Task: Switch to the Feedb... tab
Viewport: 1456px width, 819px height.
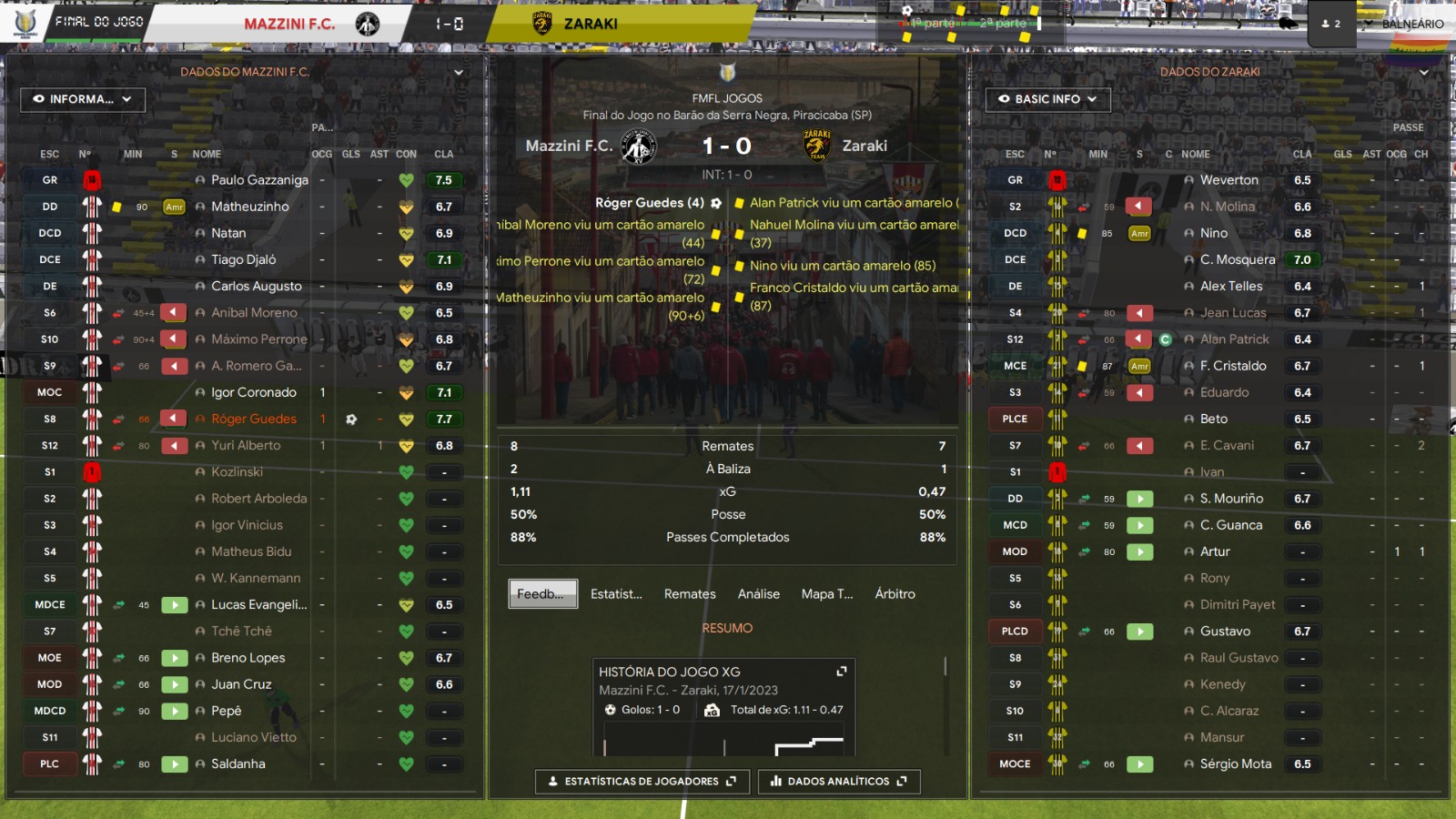Action: pos(542,593)
